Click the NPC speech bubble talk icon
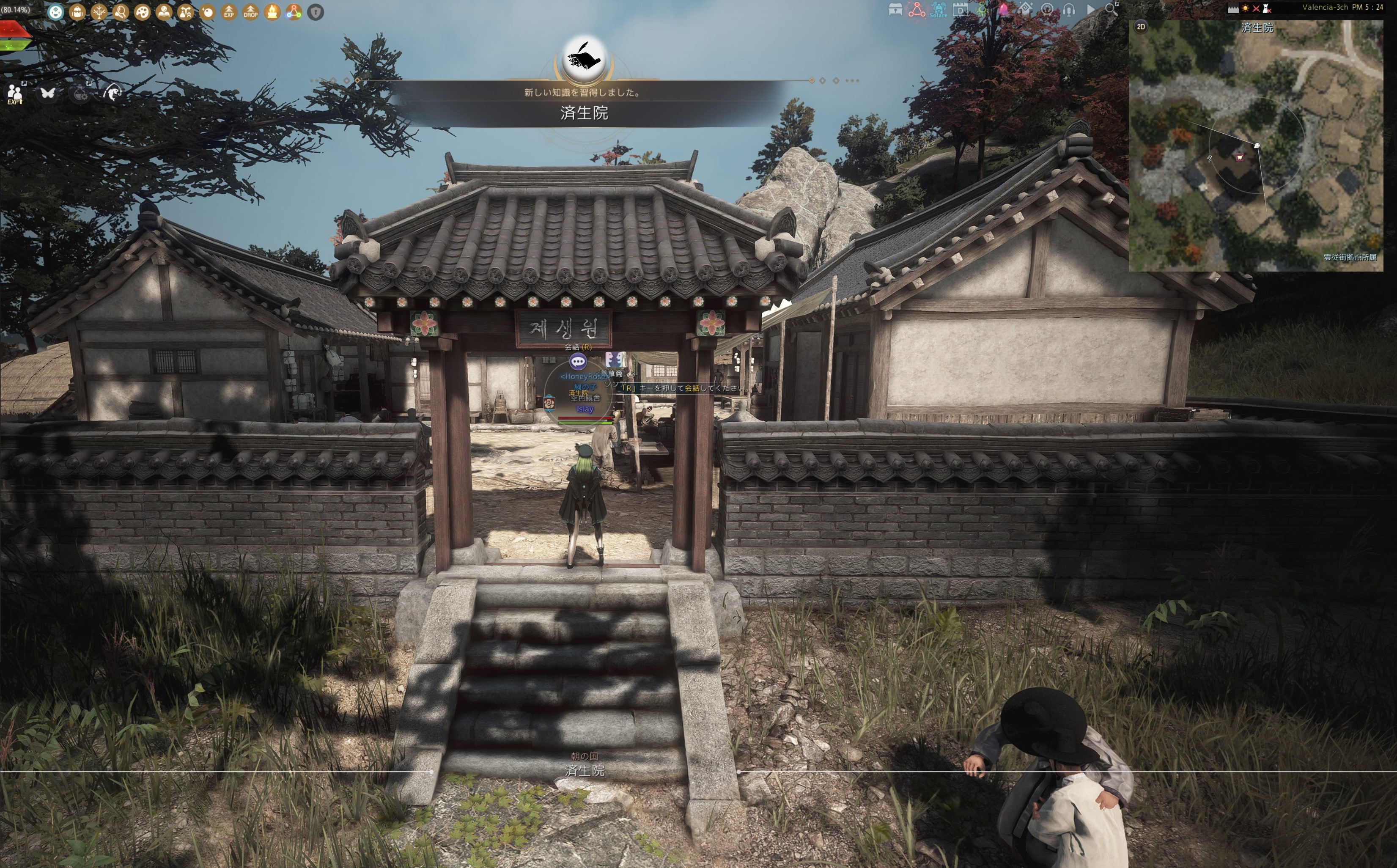The image size is (1397, 868). [577, 362]
